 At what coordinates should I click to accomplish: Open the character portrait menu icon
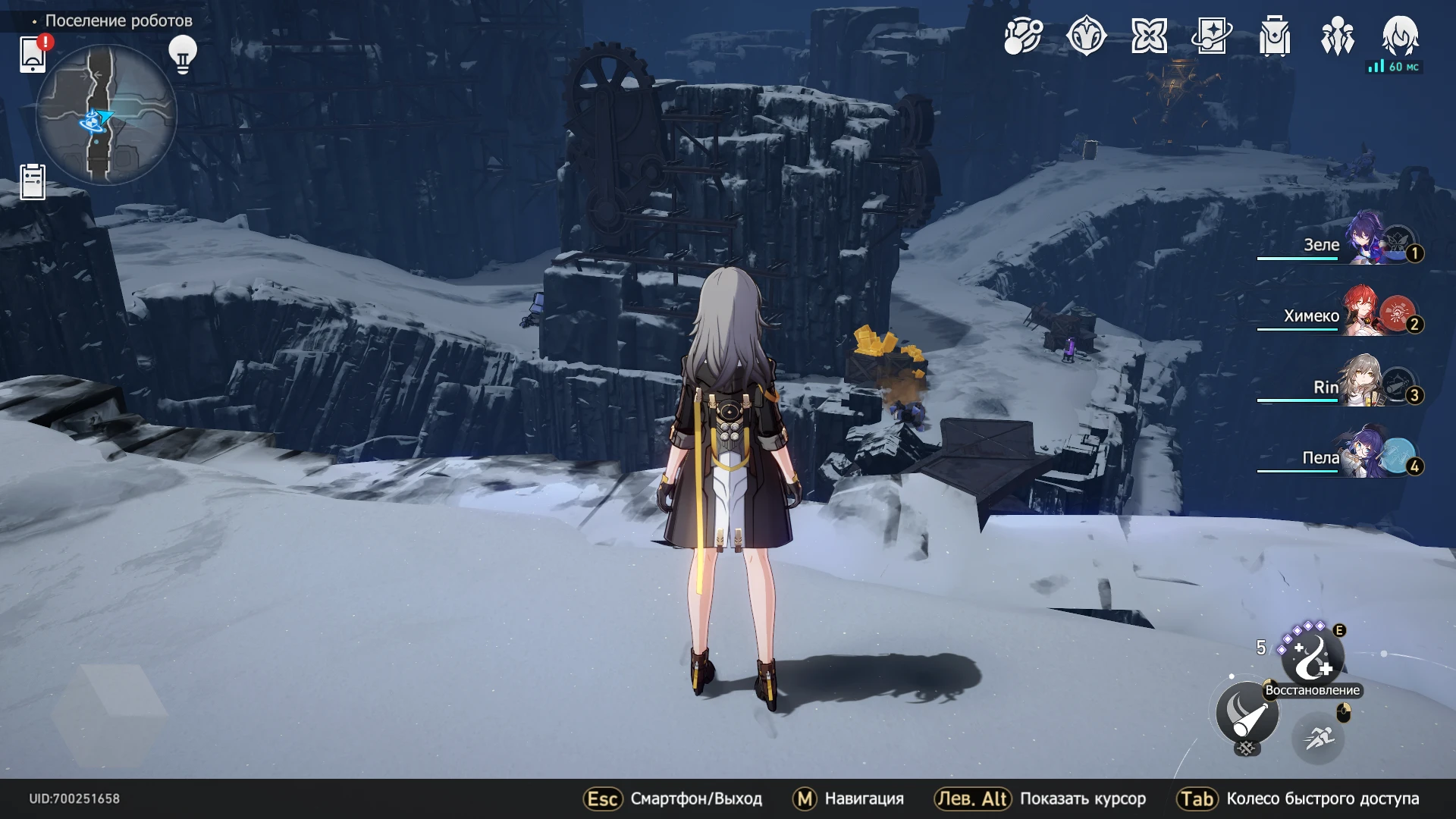click(1400, 36)
